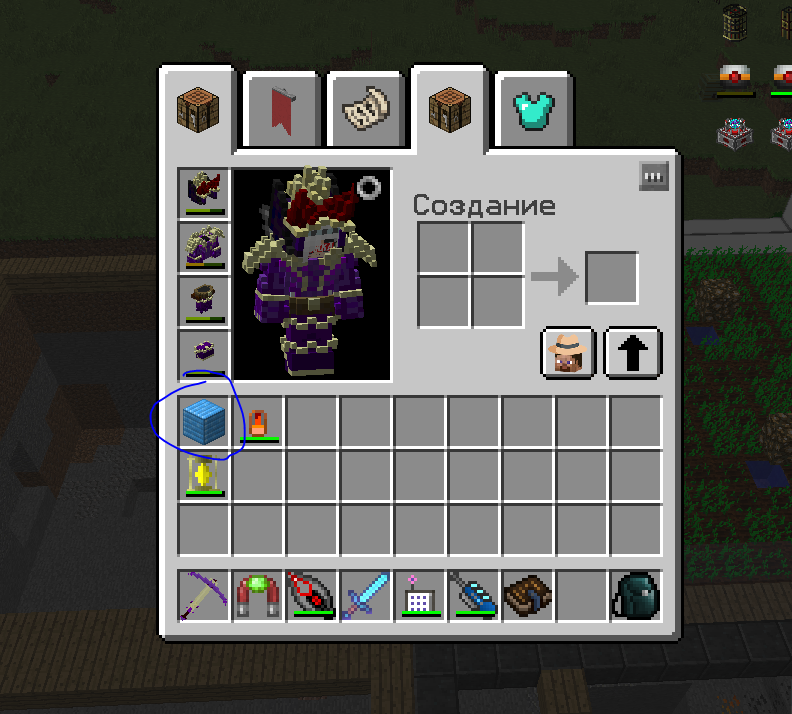Pick up the blue block item
This screenshot has height=714, width=792.
click(x=205, y=421)
